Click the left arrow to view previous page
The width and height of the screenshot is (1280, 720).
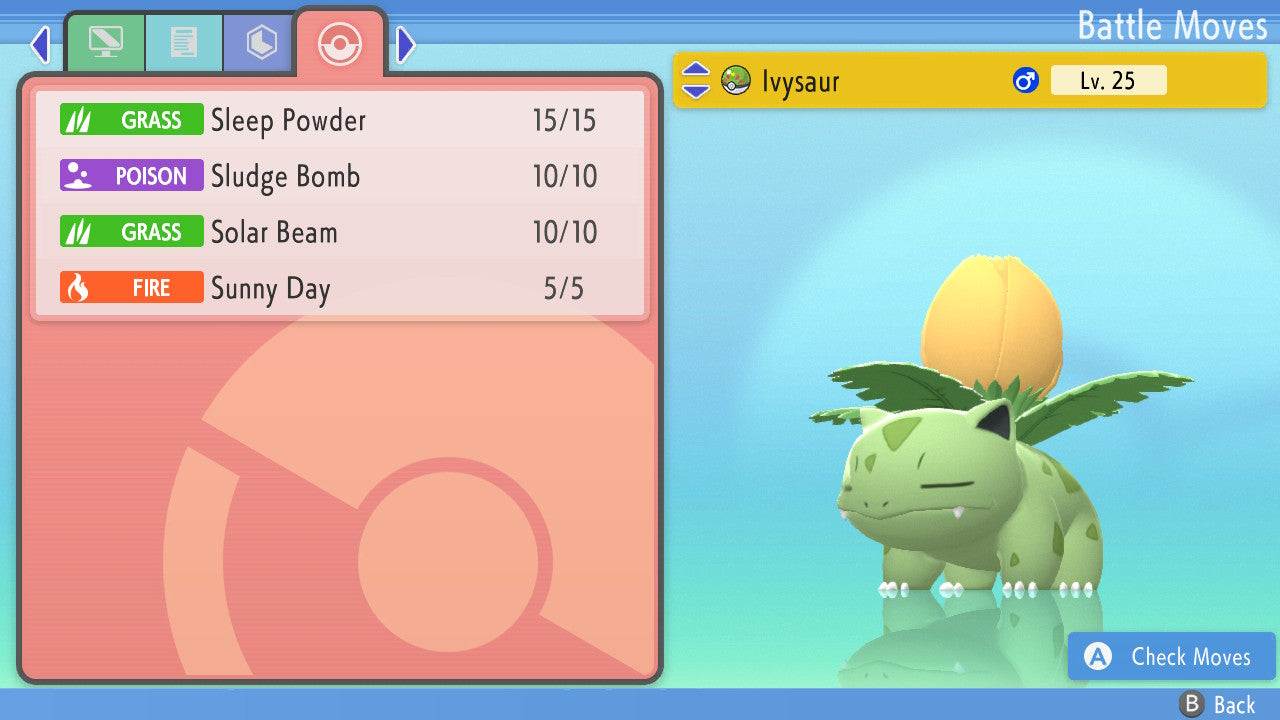tap(40, 44)
